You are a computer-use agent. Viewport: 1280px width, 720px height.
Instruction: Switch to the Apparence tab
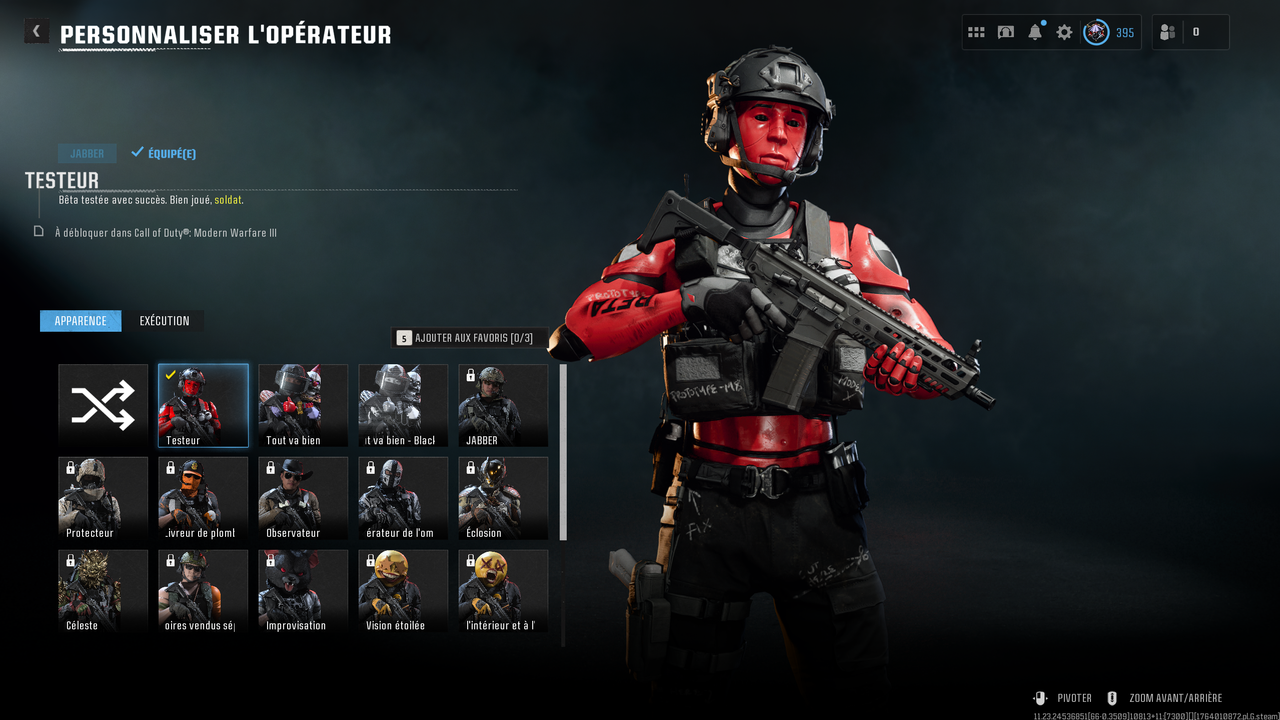tap(80, 321)
